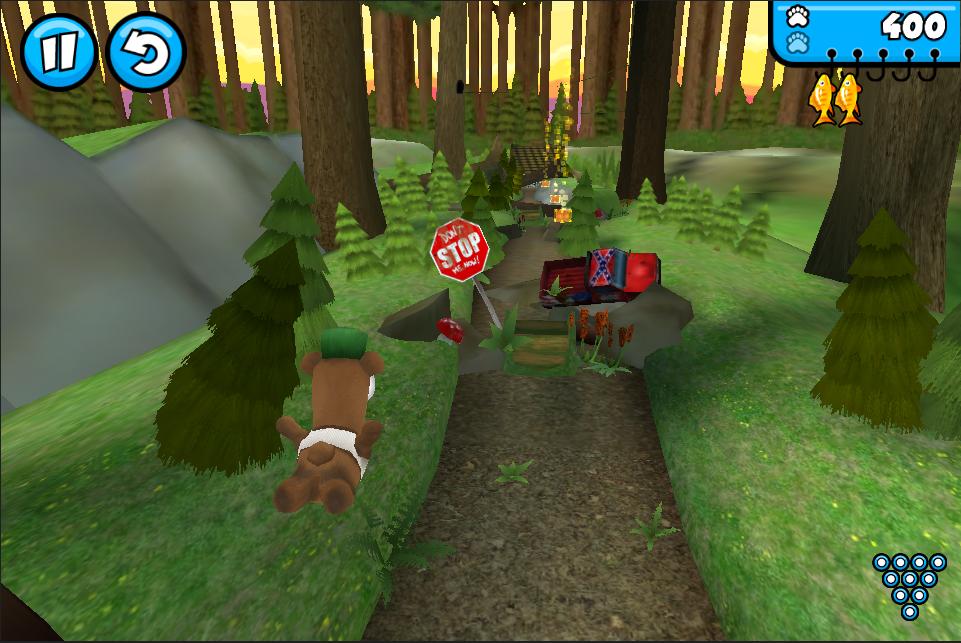
Task: Pause the game
Action: pyautogui.click(x=58, y=51)
